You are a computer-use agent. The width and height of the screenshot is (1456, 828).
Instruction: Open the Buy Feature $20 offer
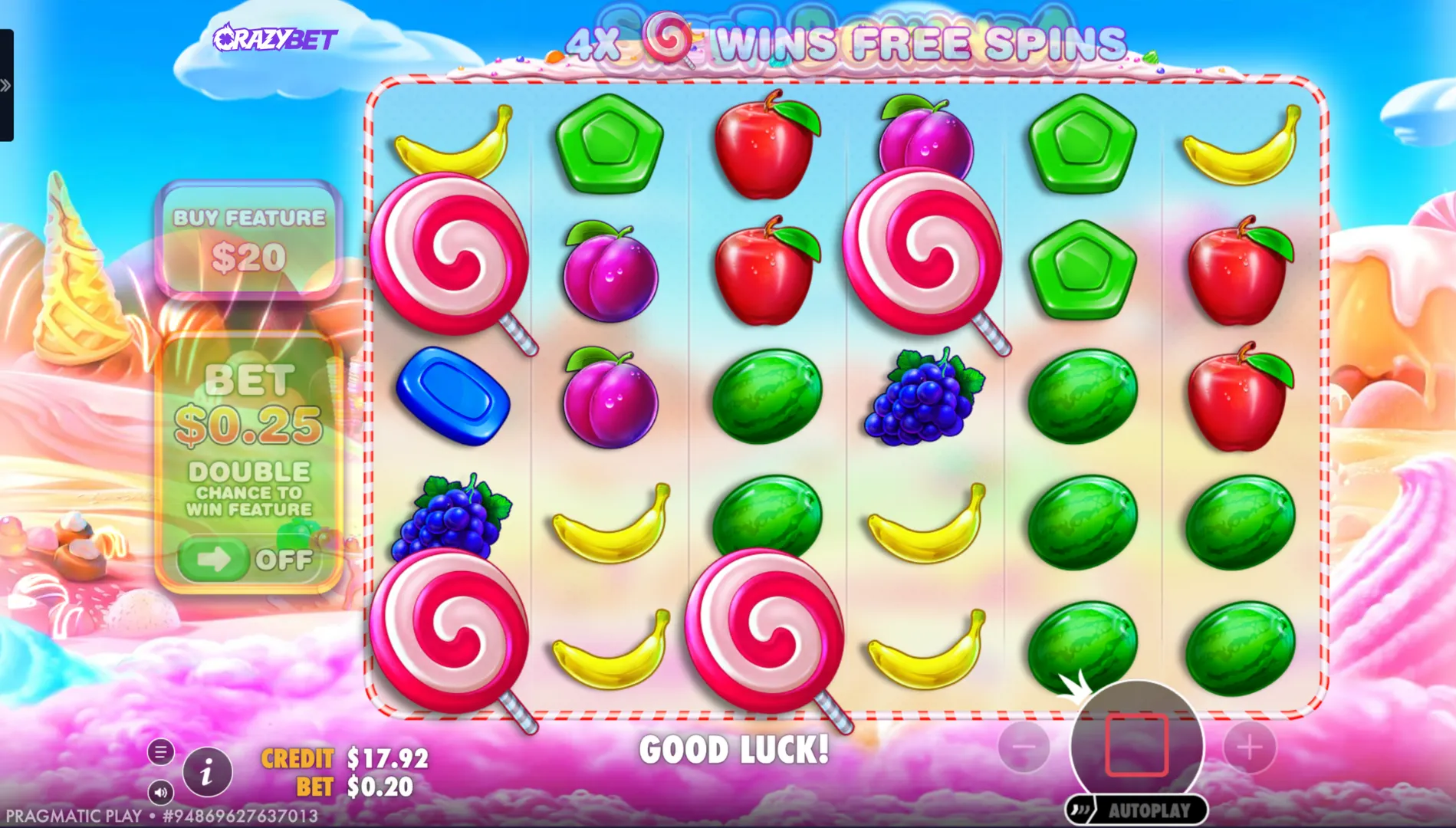(249, 239)
